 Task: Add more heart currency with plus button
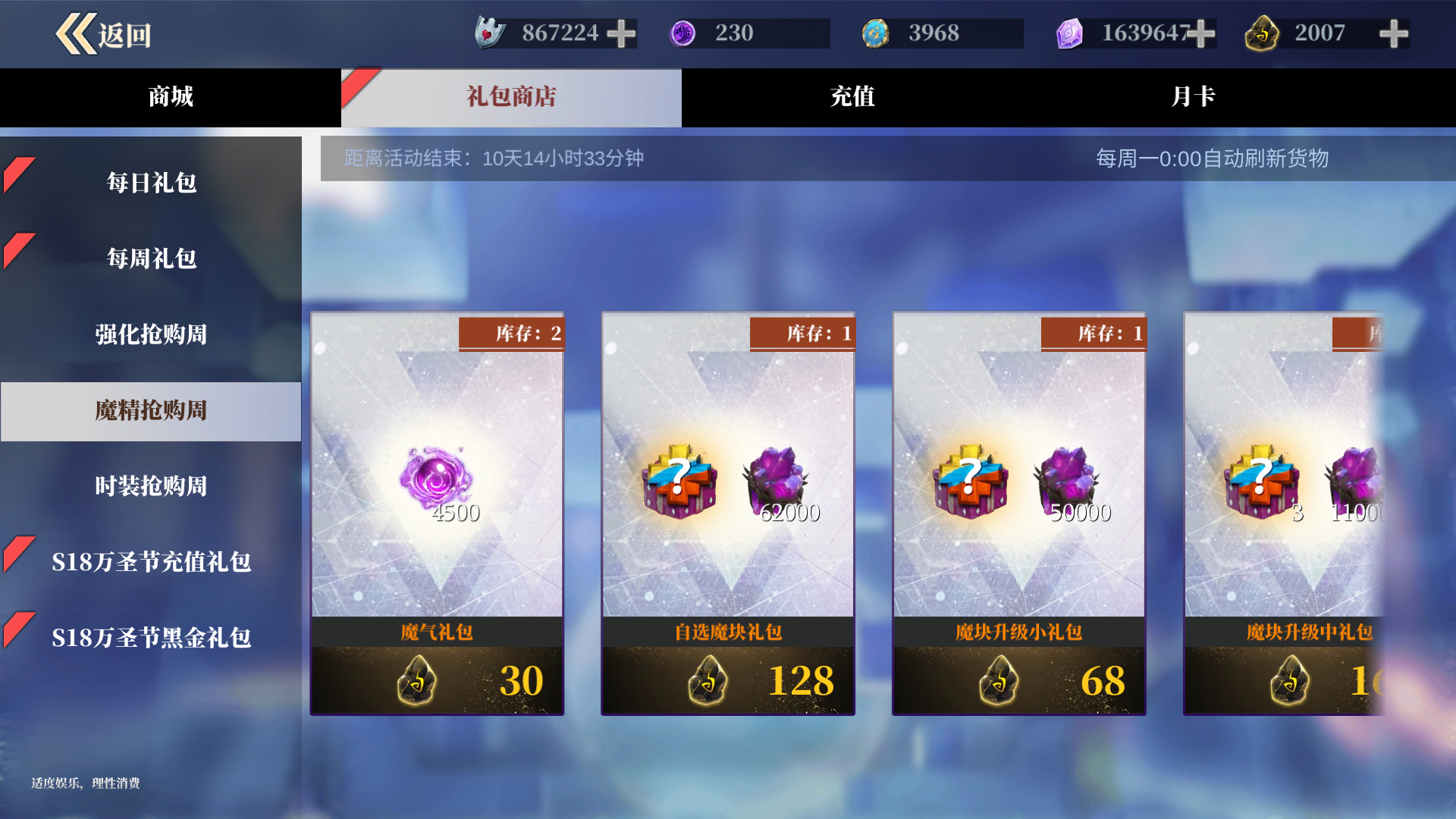tap(622, 33)
